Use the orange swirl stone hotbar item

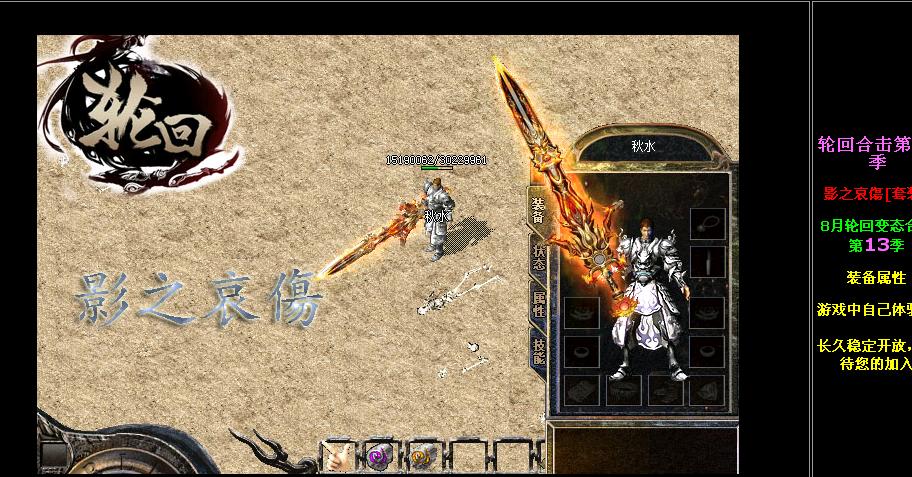[423, 456]
